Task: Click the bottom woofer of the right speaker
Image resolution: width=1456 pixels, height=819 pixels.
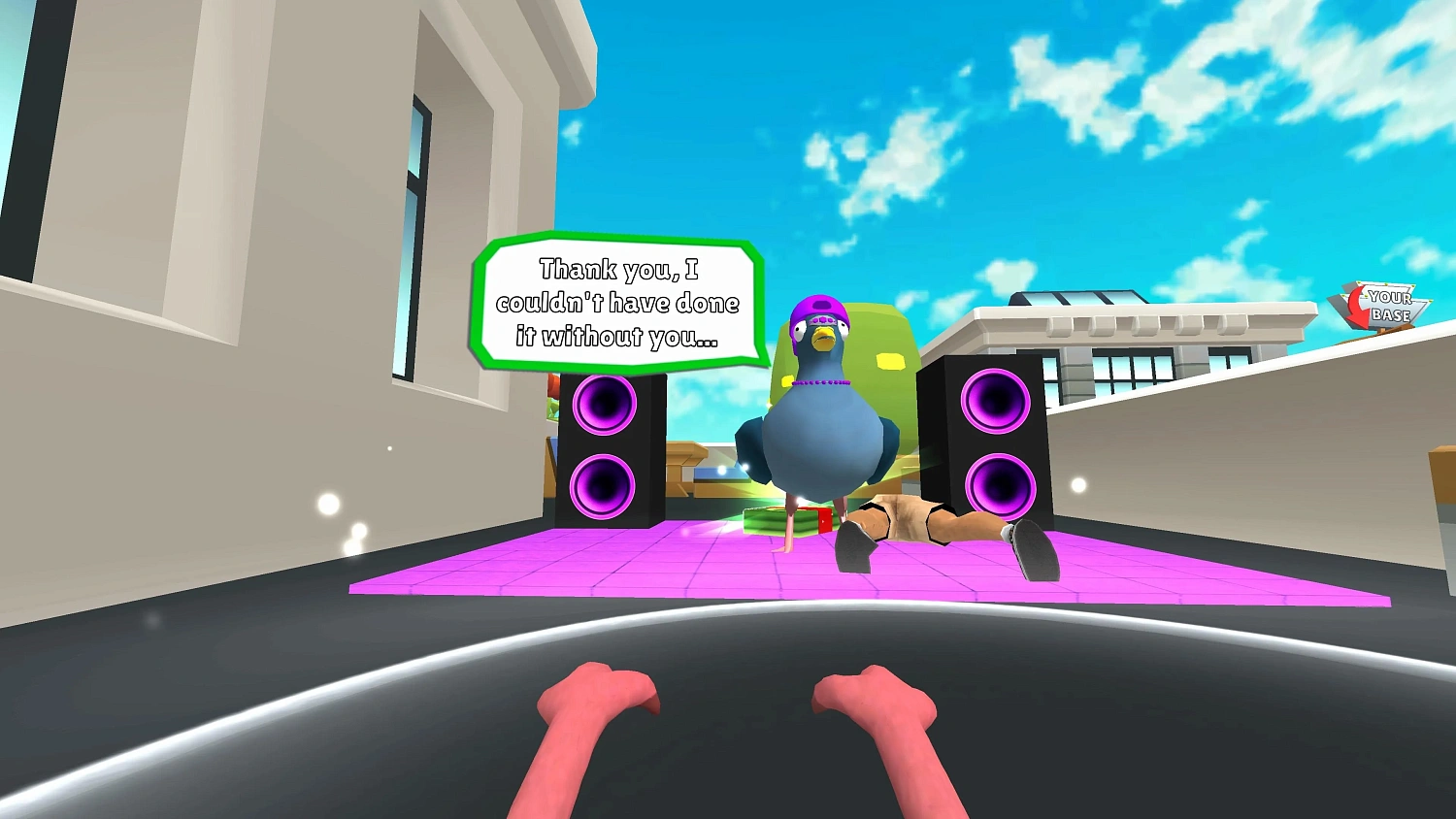Action: (999, 485)
